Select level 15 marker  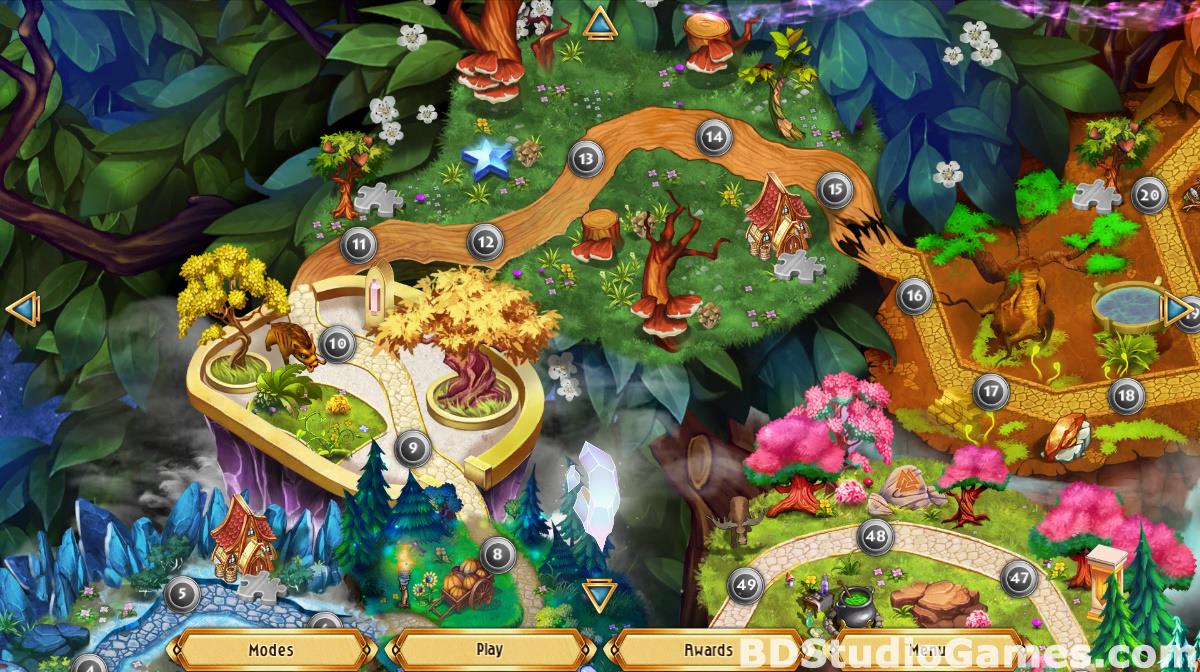[835, 188]
